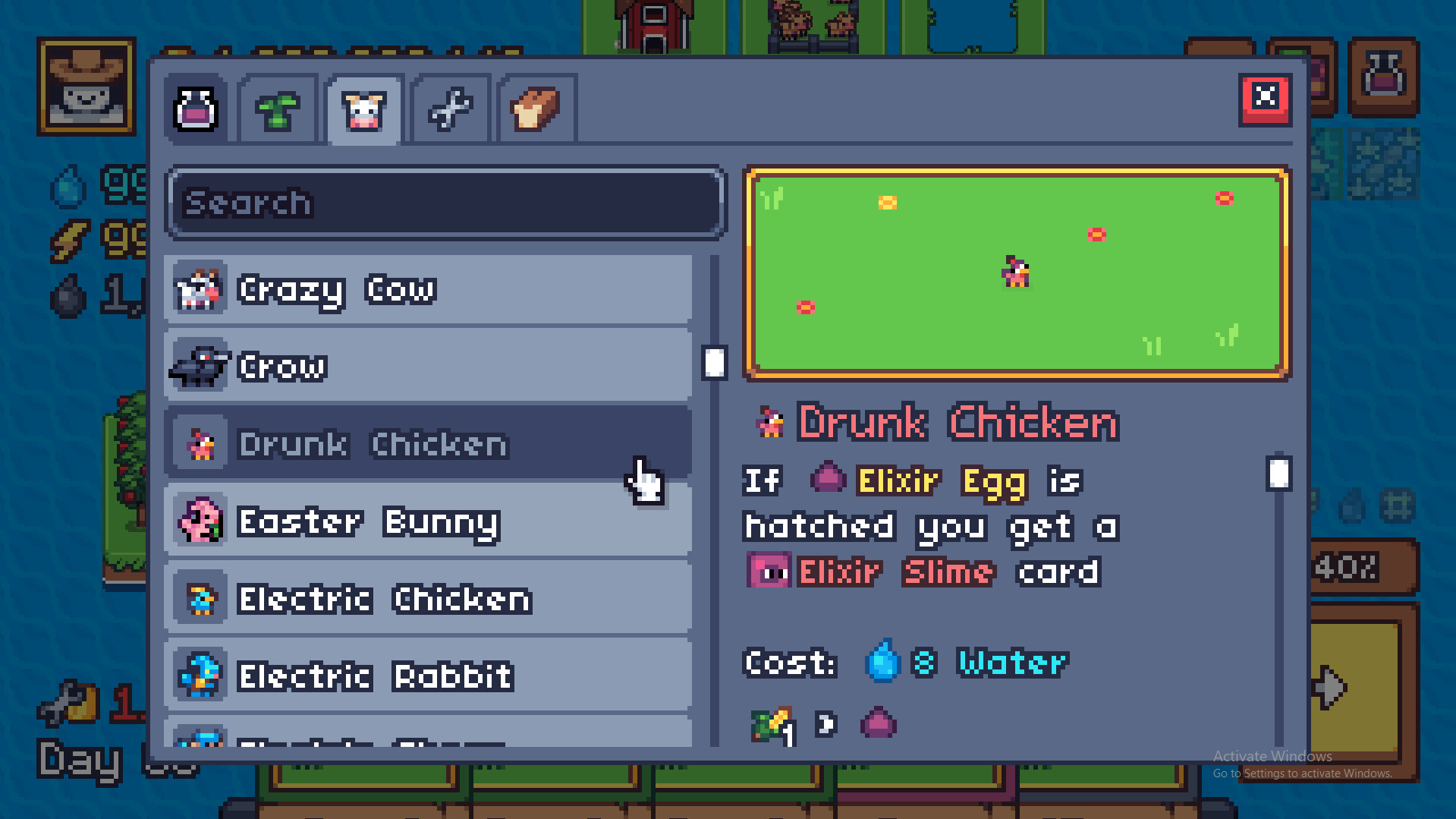The image size is (1456, 819).
Task: Click the Crazy Cow portrait icon
Action: tap(198, 288)
